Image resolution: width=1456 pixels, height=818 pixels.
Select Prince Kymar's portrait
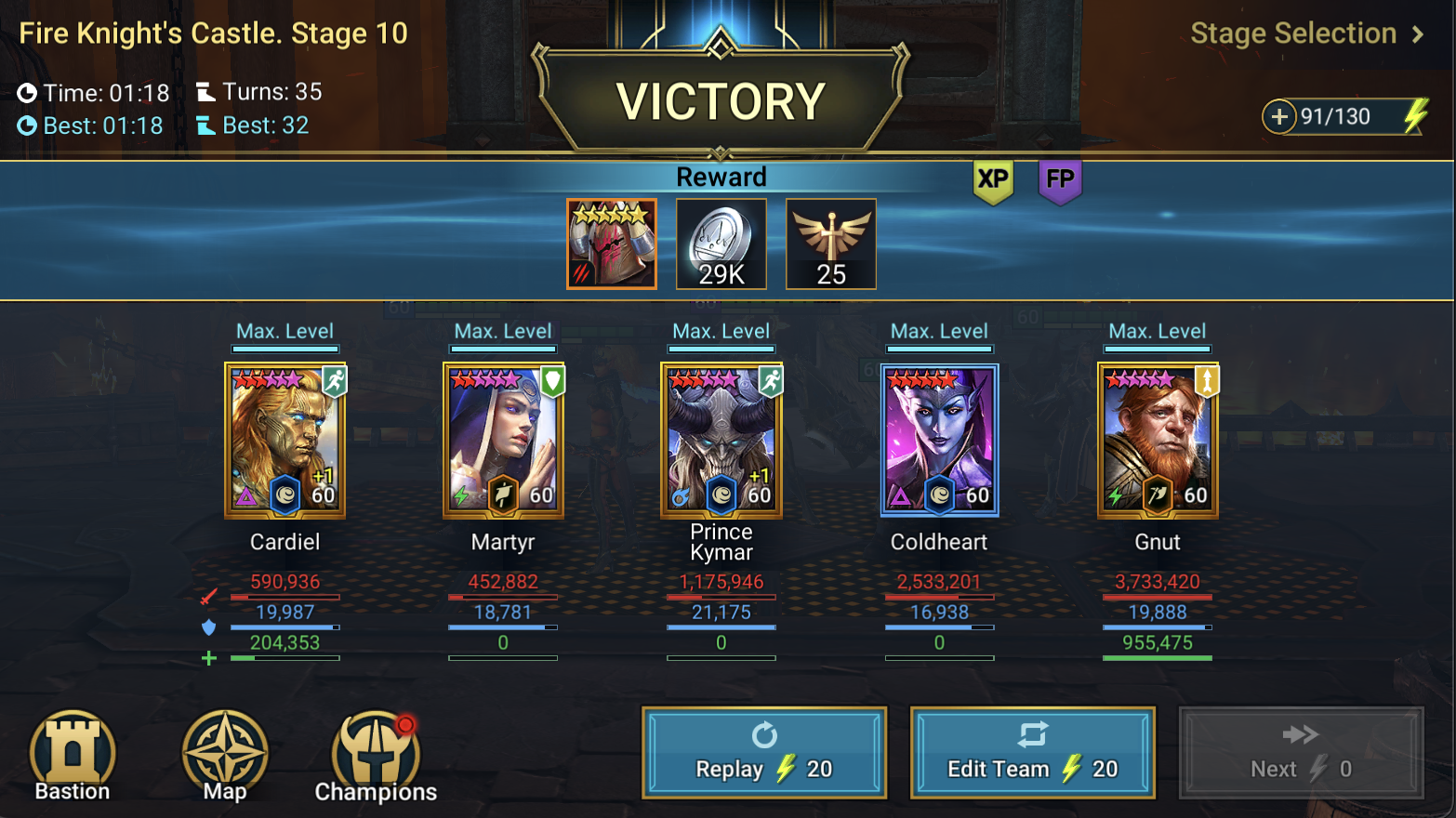click(721, 439)
